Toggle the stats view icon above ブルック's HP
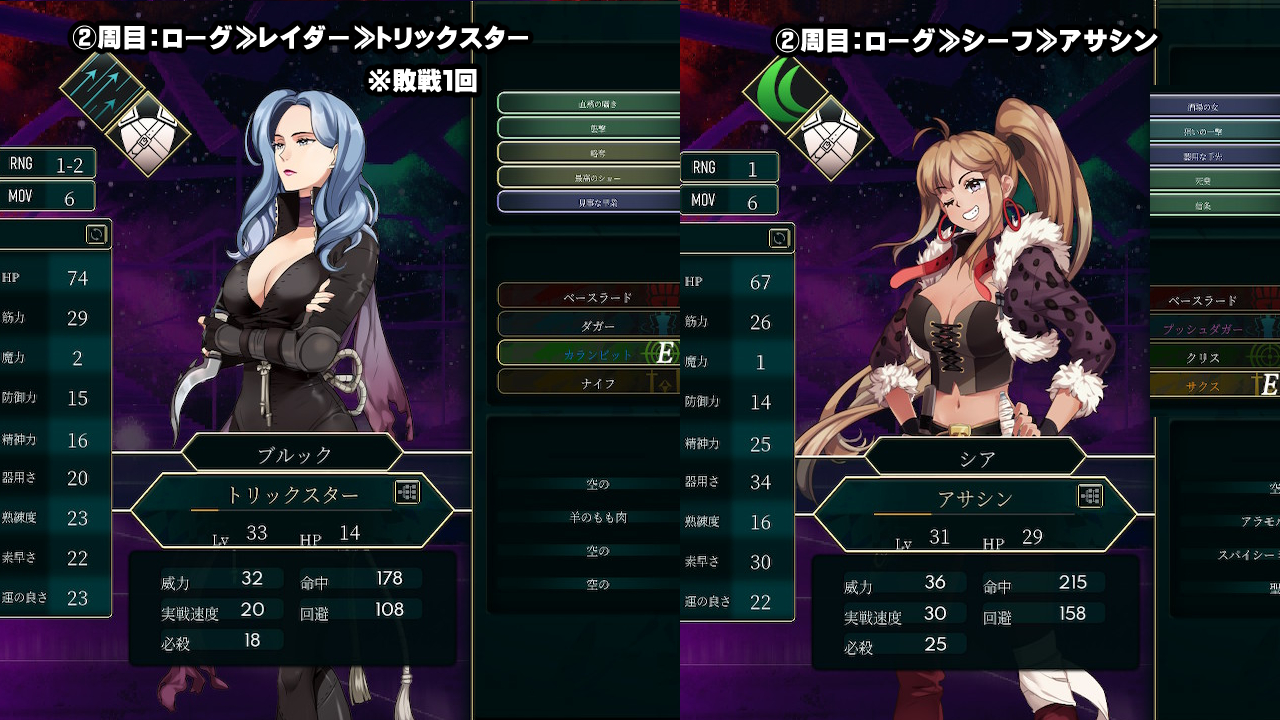Image resolution: width=1280 pixels, height=720 pixels. point(96,234)
